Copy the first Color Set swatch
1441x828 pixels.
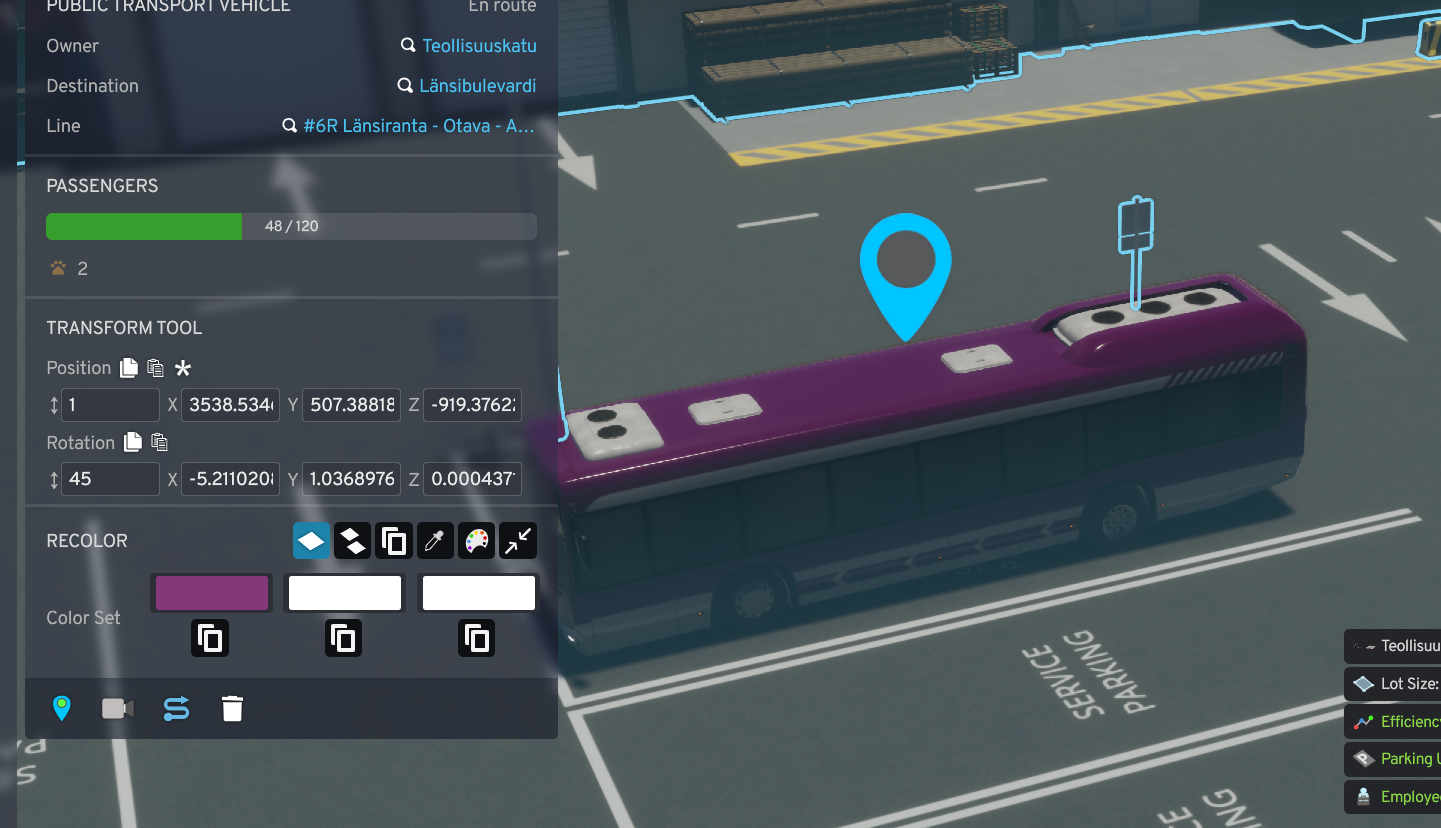pyautogui.click(x=209, y=637)
